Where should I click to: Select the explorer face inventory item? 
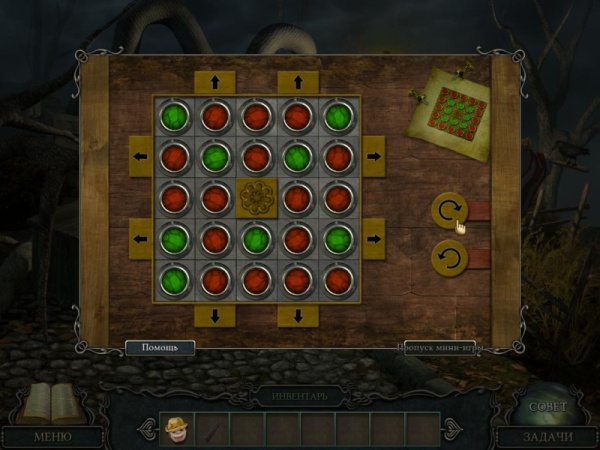(177, 429)
